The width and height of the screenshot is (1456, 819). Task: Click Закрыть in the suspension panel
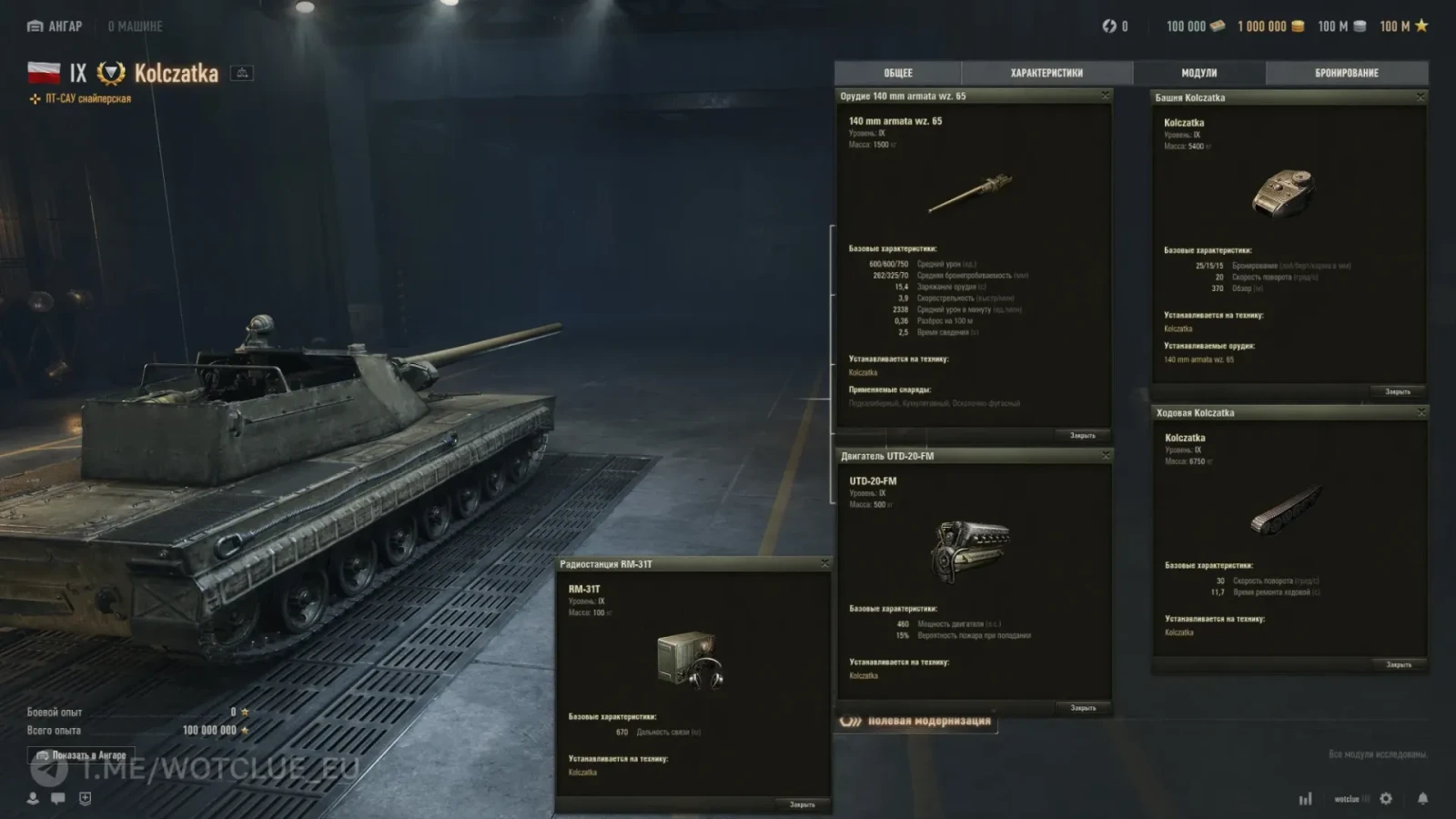pos(1398,665)
